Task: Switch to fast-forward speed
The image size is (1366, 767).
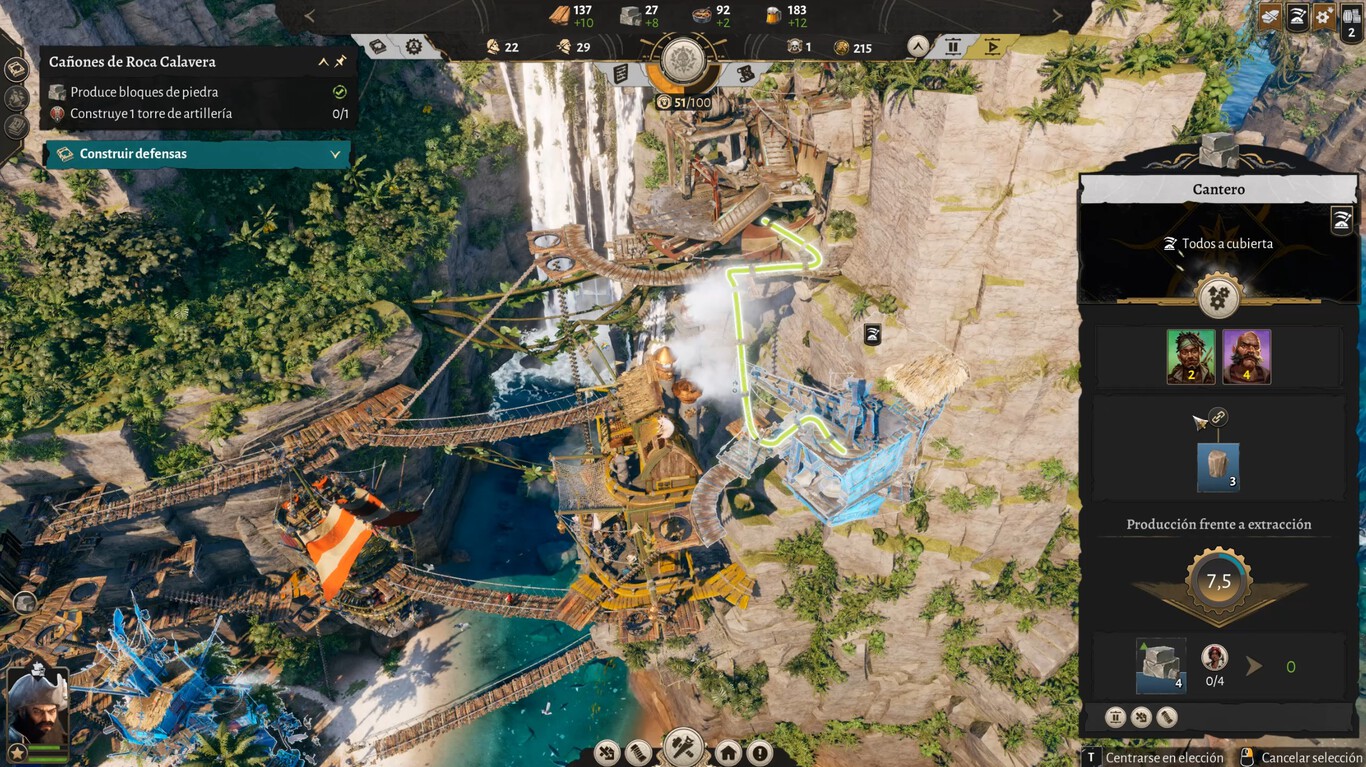Action: pos(992,46)
